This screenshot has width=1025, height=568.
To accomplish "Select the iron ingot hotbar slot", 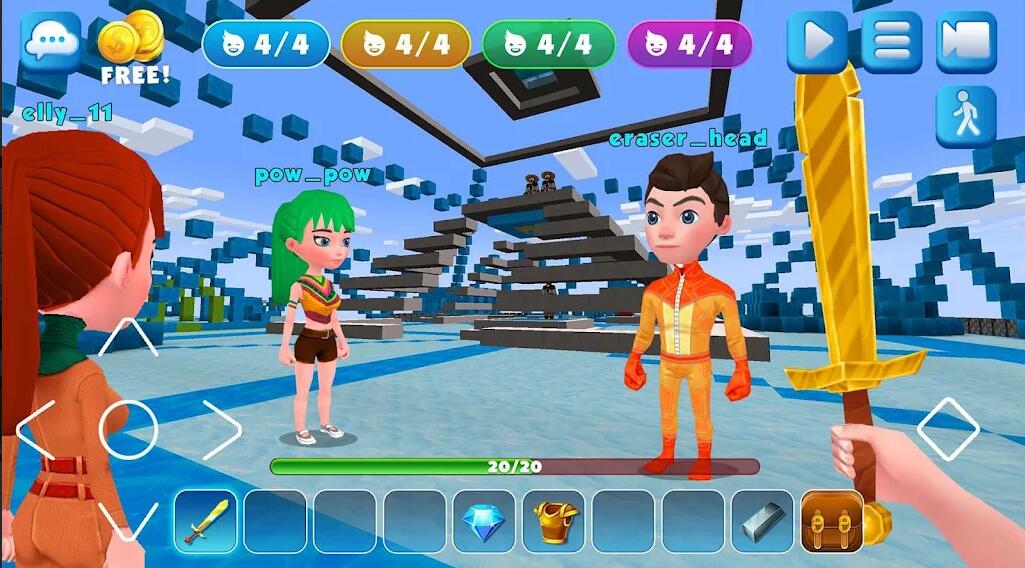I will [x=762, y=521].
